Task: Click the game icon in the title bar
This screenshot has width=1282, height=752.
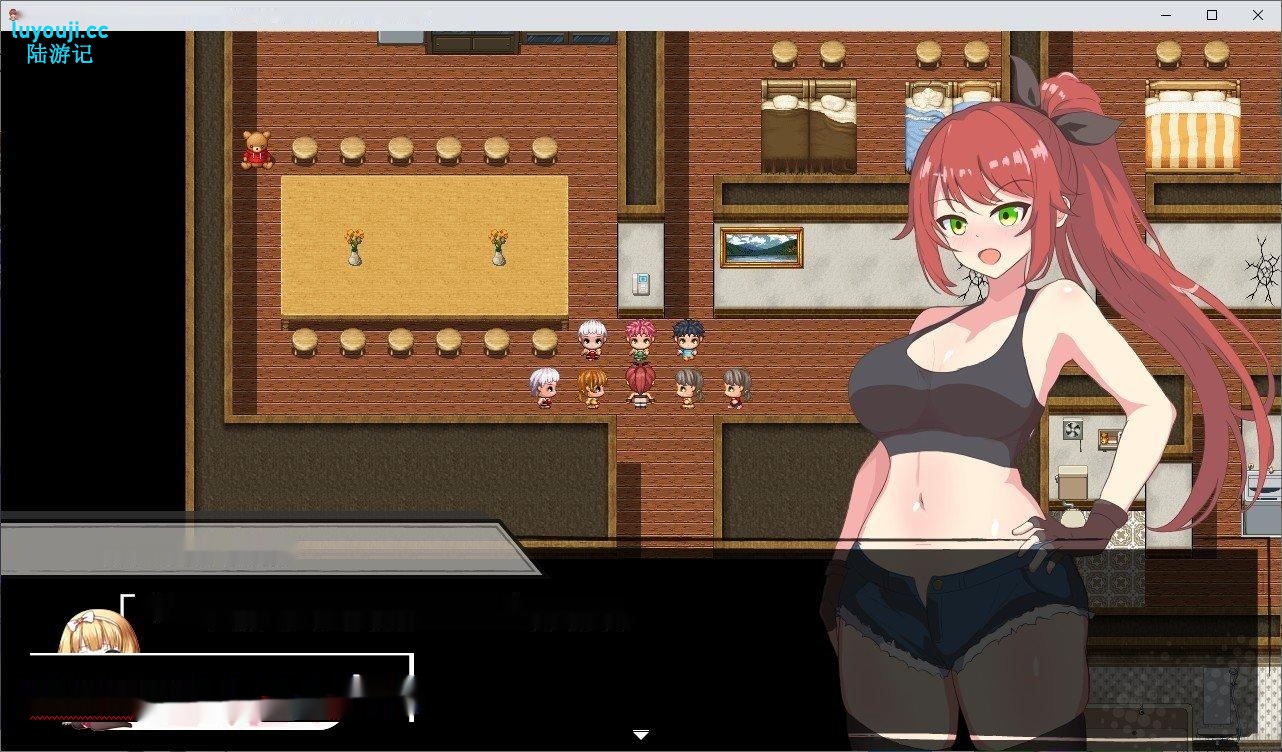Action: pyautogui.click(x=14, y=14)
